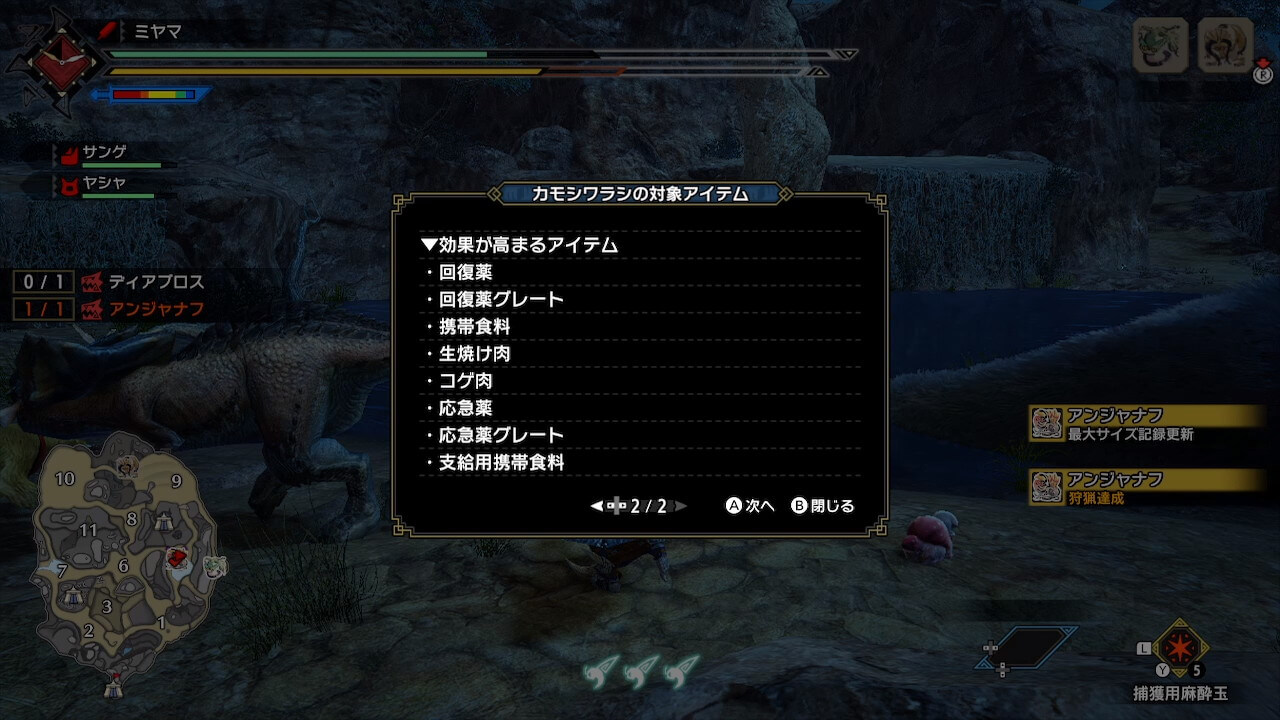Screen dimensions: 1280x720
Task: Choose the 回復薬グレート list row
Action: (501, 299)
